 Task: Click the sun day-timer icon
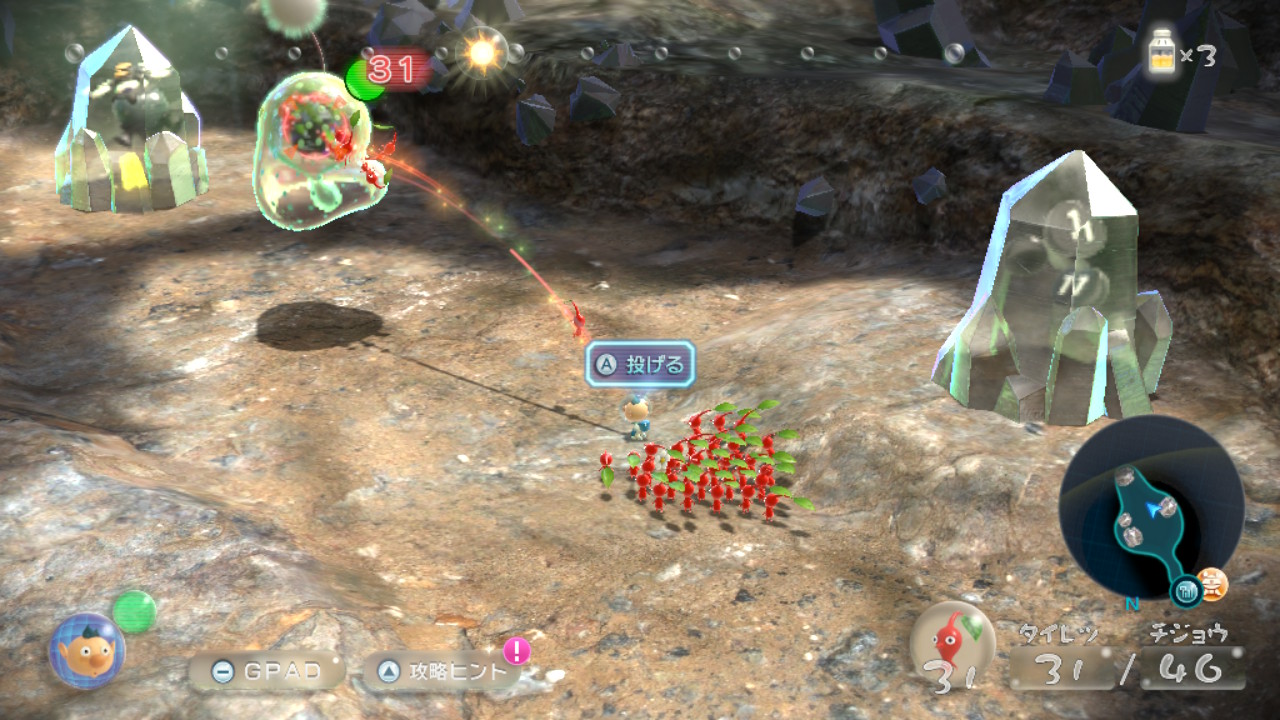coord(482,53)
